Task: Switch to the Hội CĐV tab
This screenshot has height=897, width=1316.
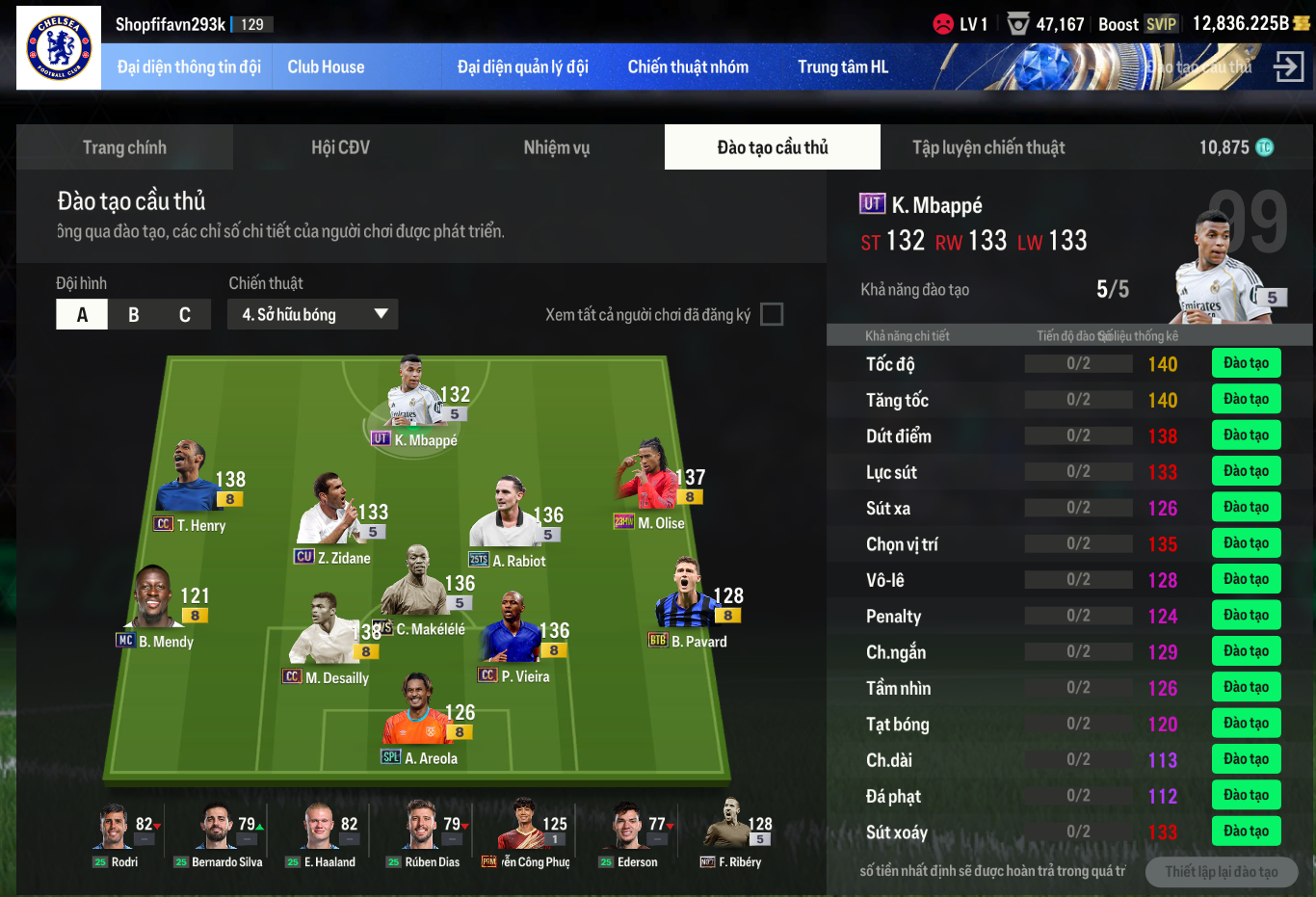Action: point(340,147)
